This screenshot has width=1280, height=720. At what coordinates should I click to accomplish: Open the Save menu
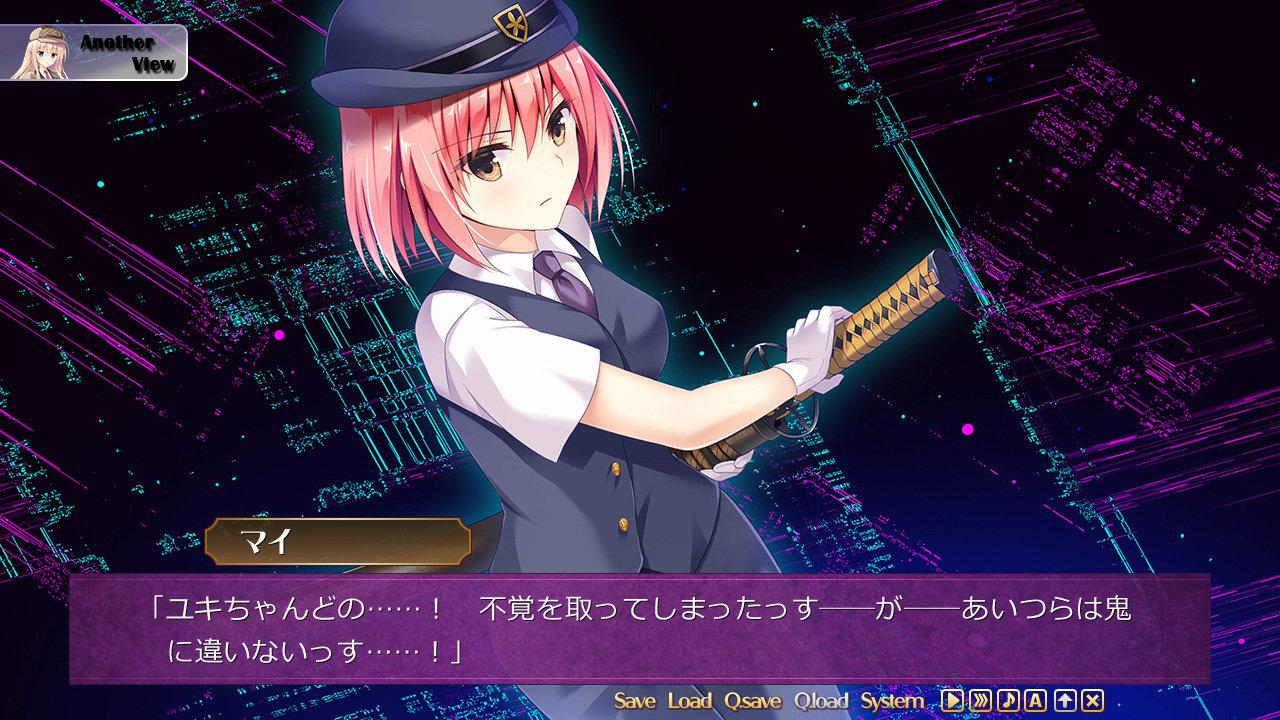[x=634, y=701]
